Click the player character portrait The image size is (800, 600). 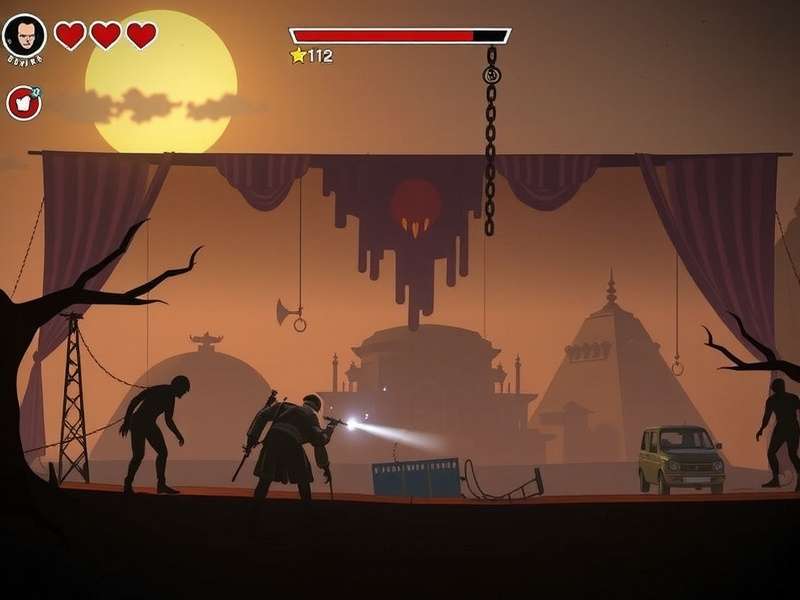point(24,36)
